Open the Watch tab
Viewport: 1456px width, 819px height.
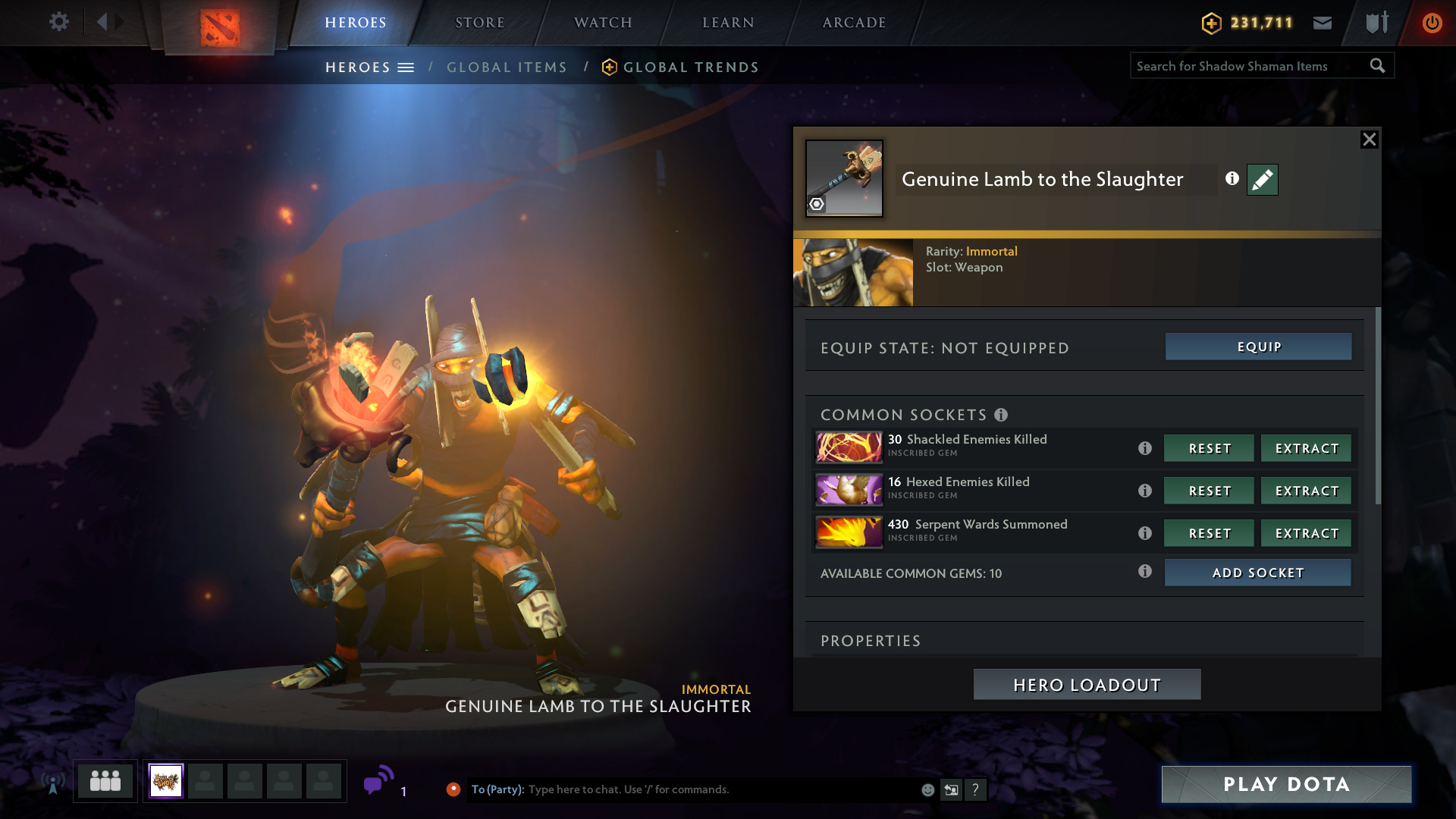pos(603,23)
